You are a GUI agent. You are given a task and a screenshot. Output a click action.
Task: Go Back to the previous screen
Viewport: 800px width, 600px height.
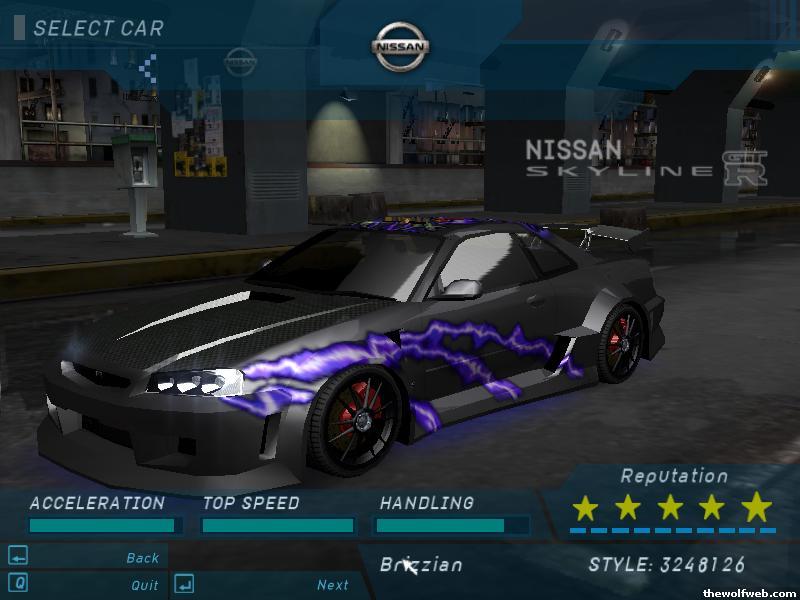pyautogui.click(x=142, y=558)
